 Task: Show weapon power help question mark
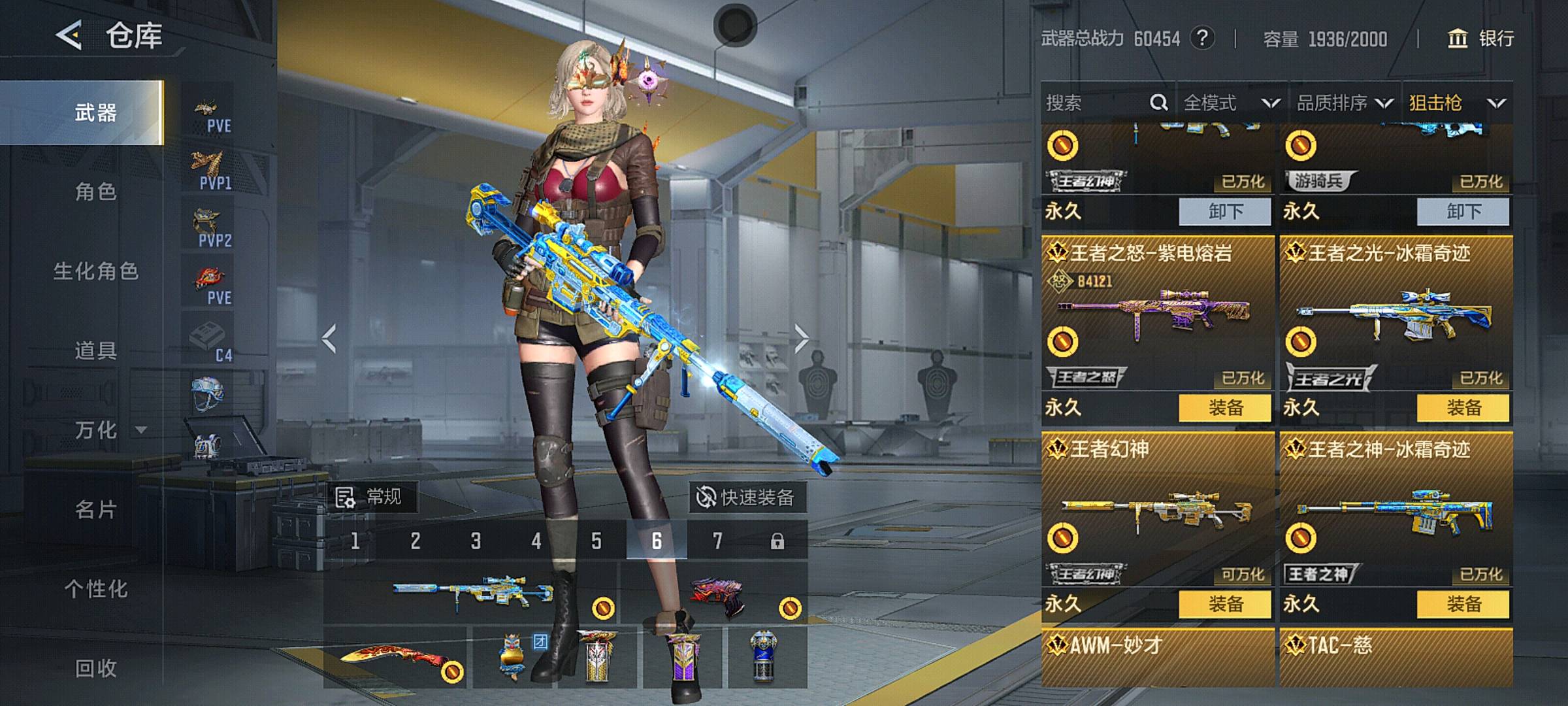[1202, 39]
